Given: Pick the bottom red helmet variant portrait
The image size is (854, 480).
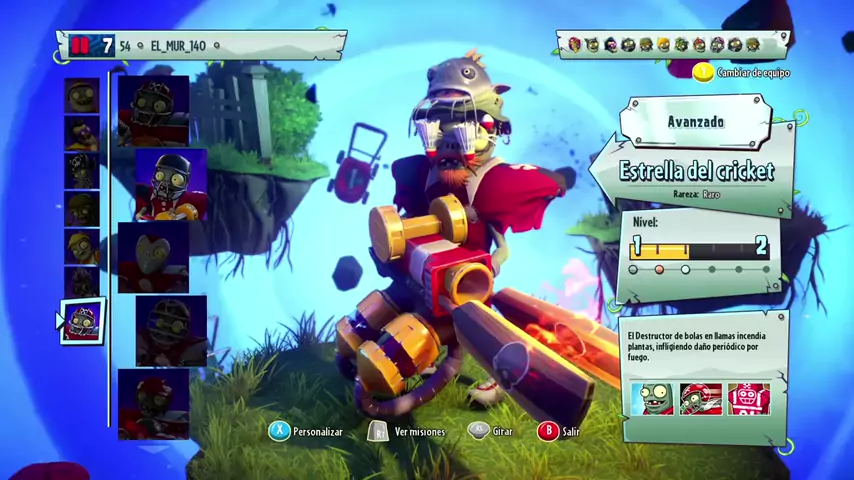Looking at the screenshot, I should (153, 403).
